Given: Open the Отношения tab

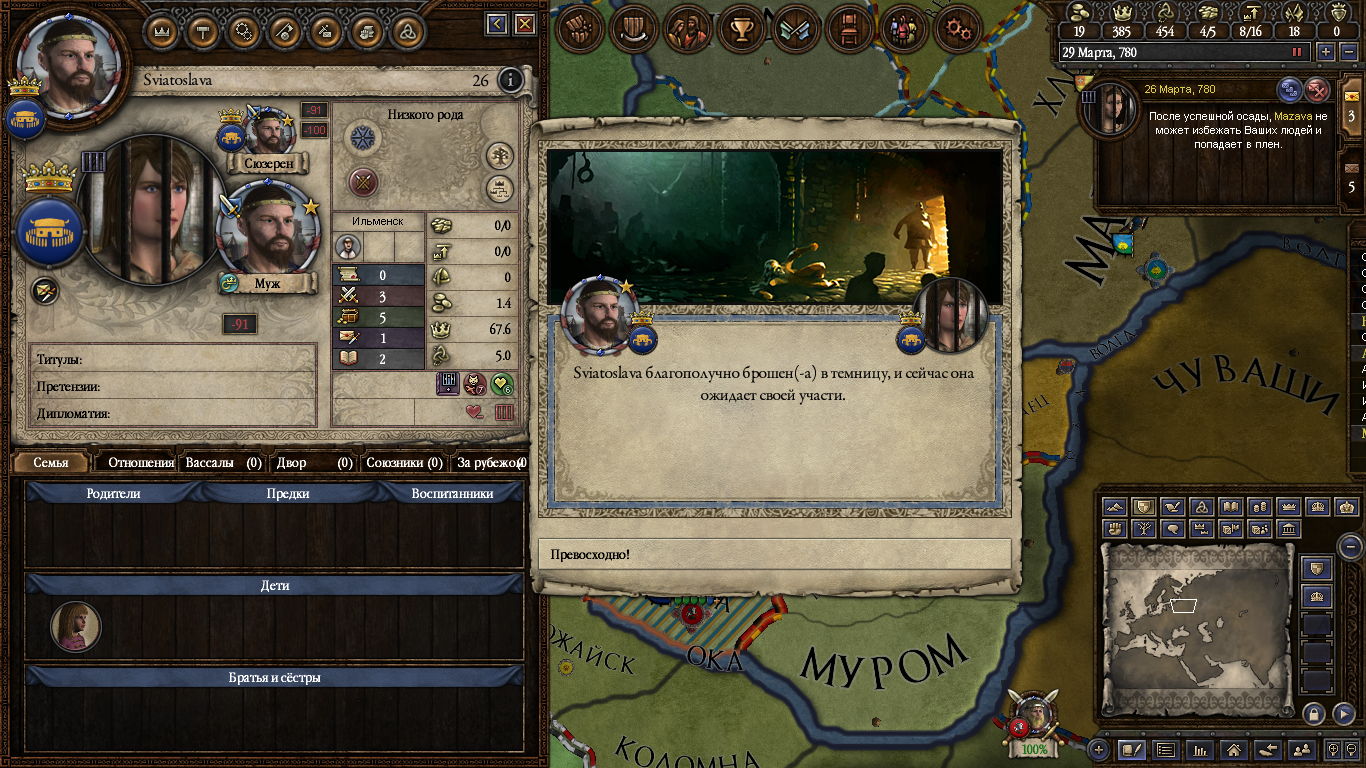Looking at the screenshot, I should point(140,463).
